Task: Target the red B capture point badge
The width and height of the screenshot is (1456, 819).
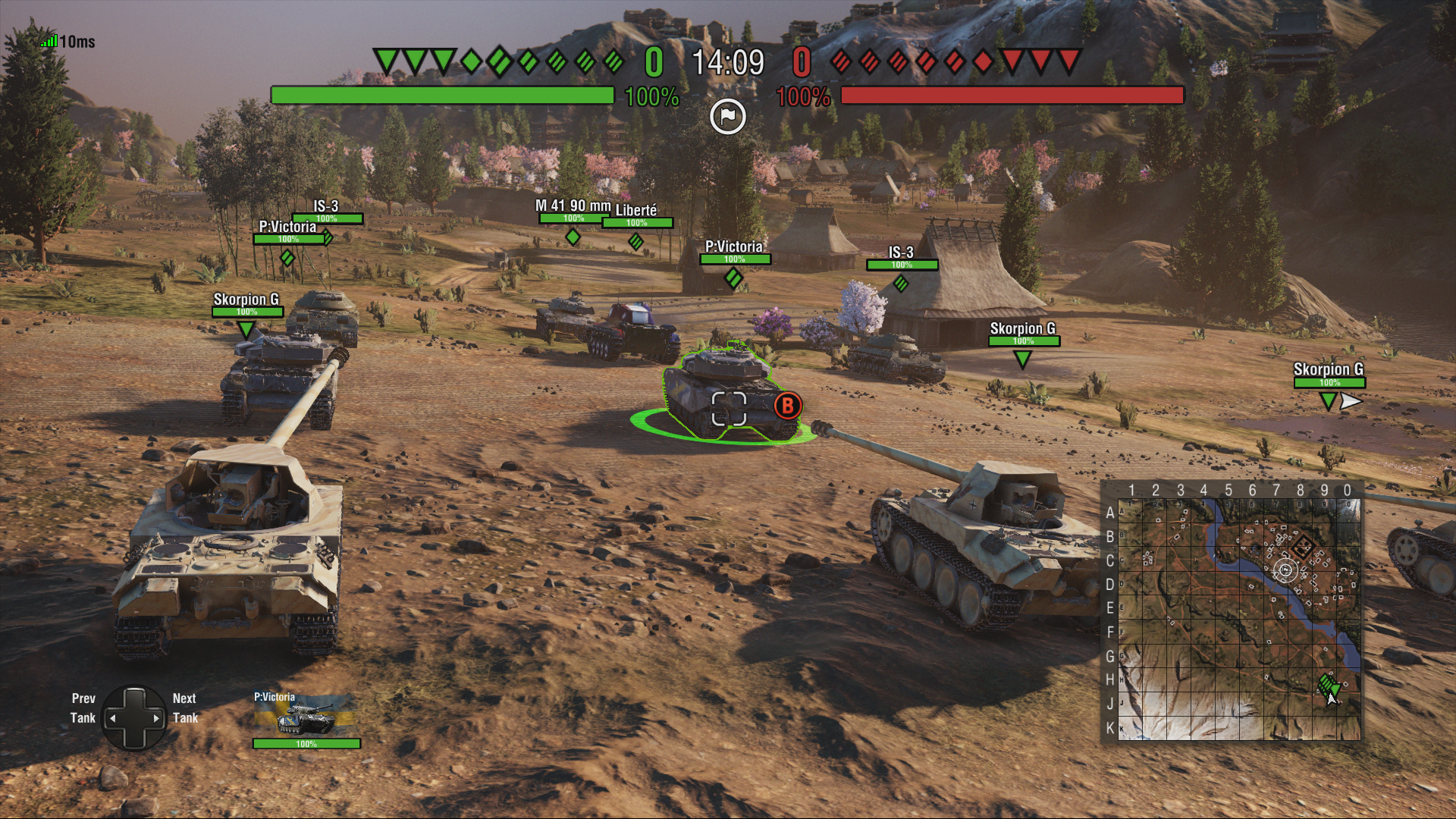Action: pos(786,406)
